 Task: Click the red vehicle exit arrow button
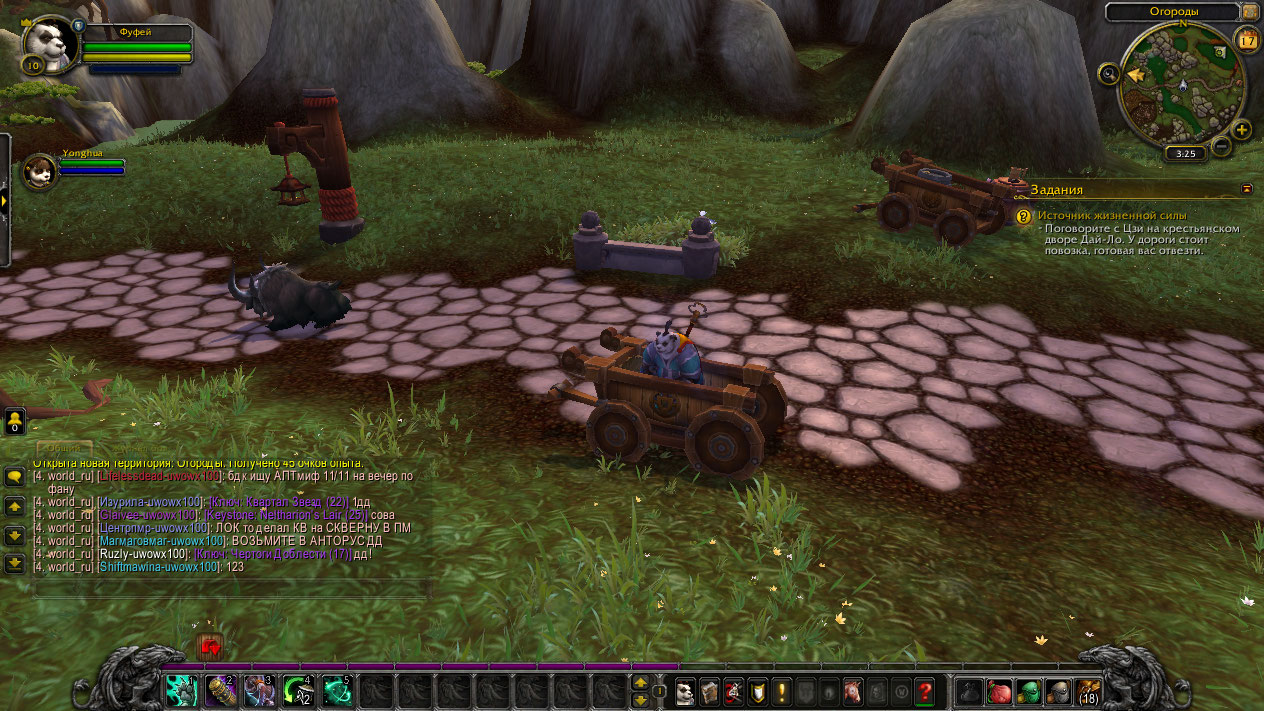[x=210, y=647]
